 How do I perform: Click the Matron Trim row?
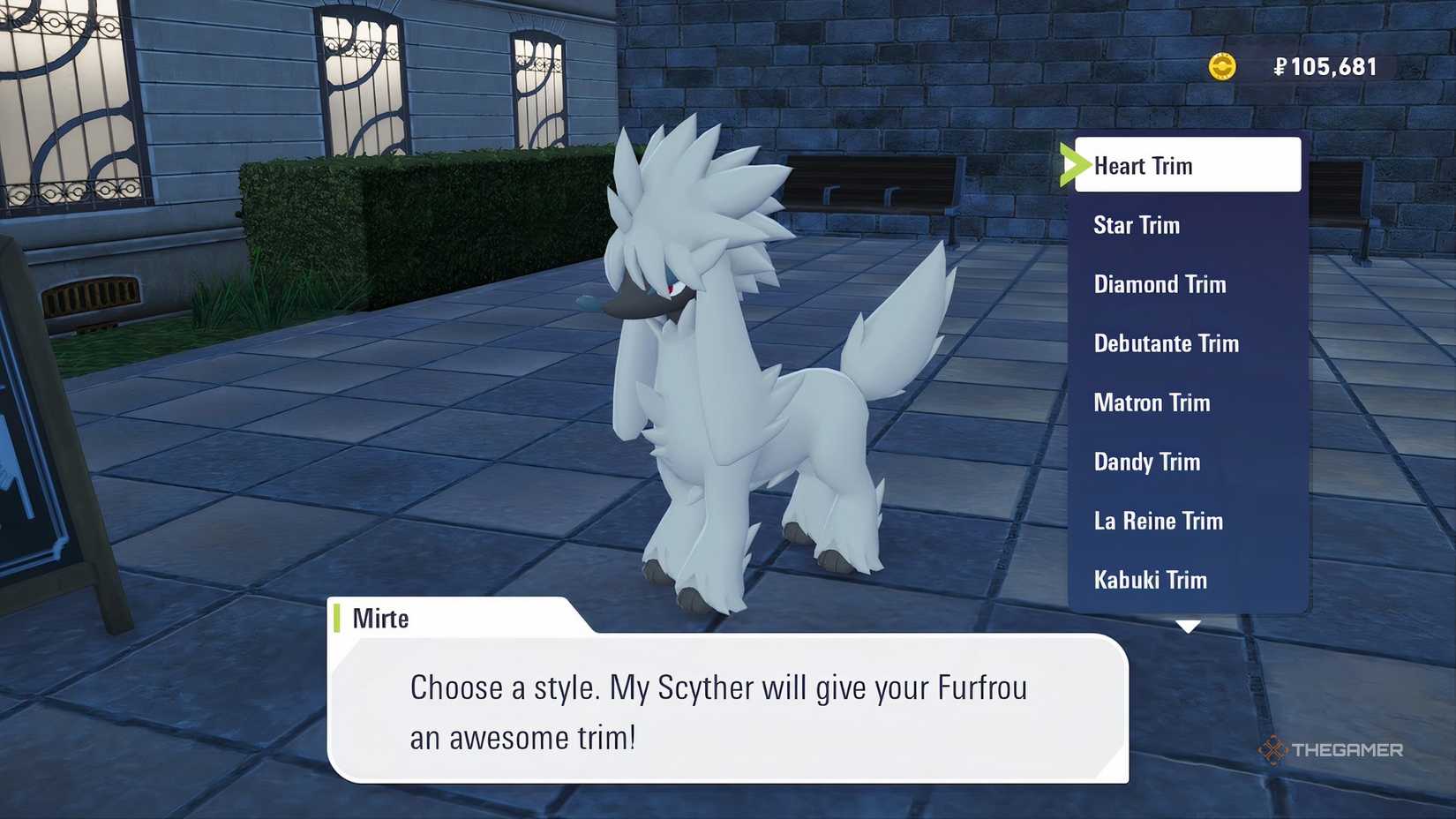click(1152, 402)
